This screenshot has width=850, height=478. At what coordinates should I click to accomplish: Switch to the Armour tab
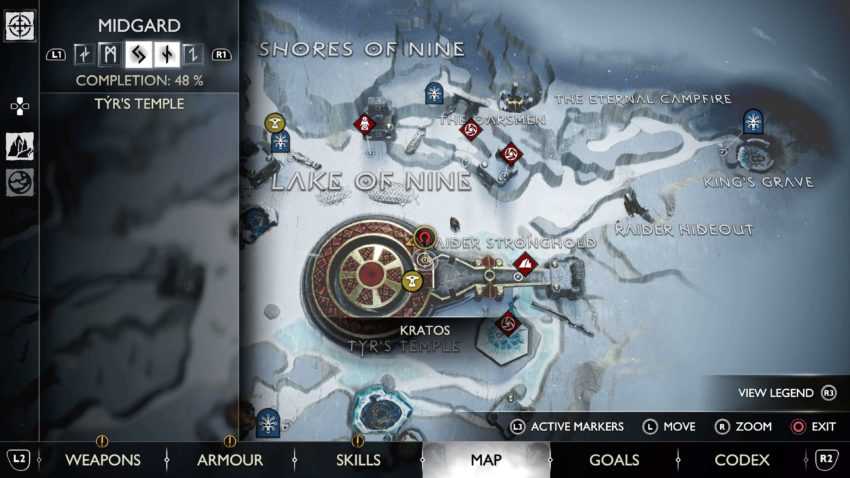click(230, 460)
